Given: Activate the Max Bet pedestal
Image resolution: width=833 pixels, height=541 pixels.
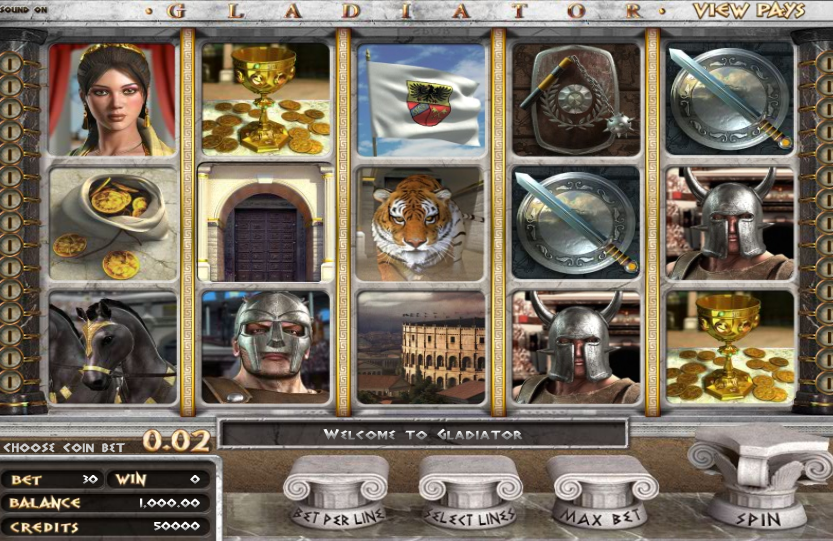Looking at the screenshot, I should (x=603, y=495).
